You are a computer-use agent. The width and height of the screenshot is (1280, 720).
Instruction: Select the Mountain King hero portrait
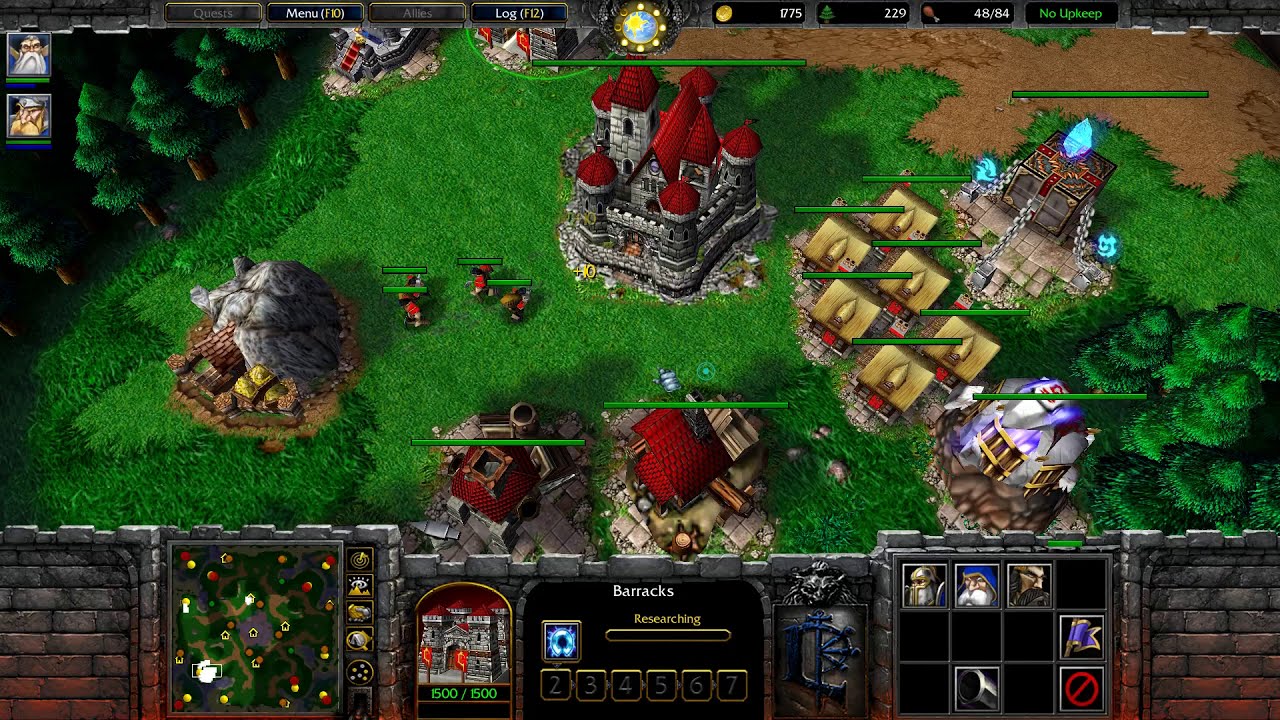point(28,117)
